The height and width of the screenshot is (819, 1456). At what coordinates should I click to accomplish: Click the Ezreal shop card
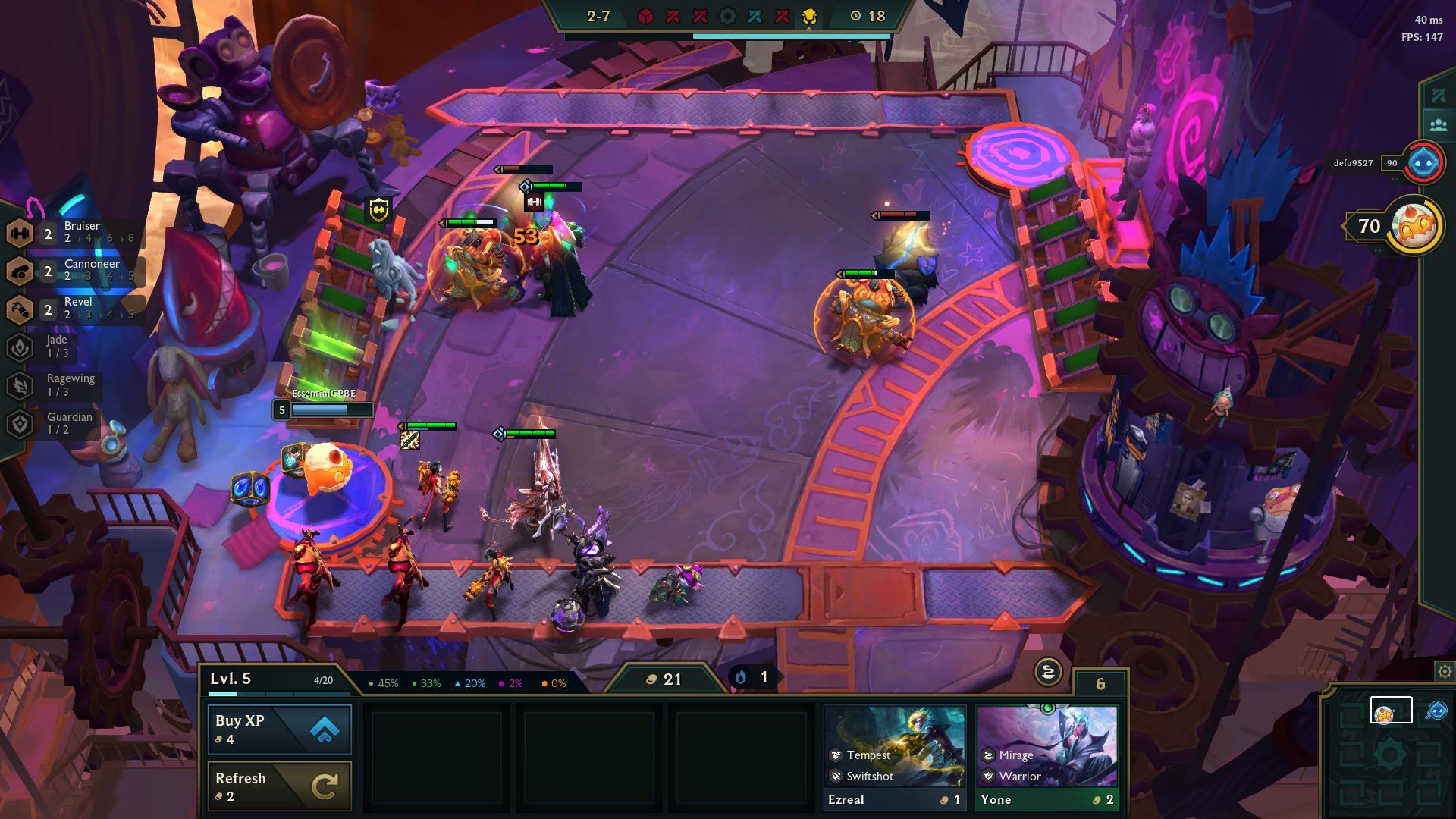[893, 751]
